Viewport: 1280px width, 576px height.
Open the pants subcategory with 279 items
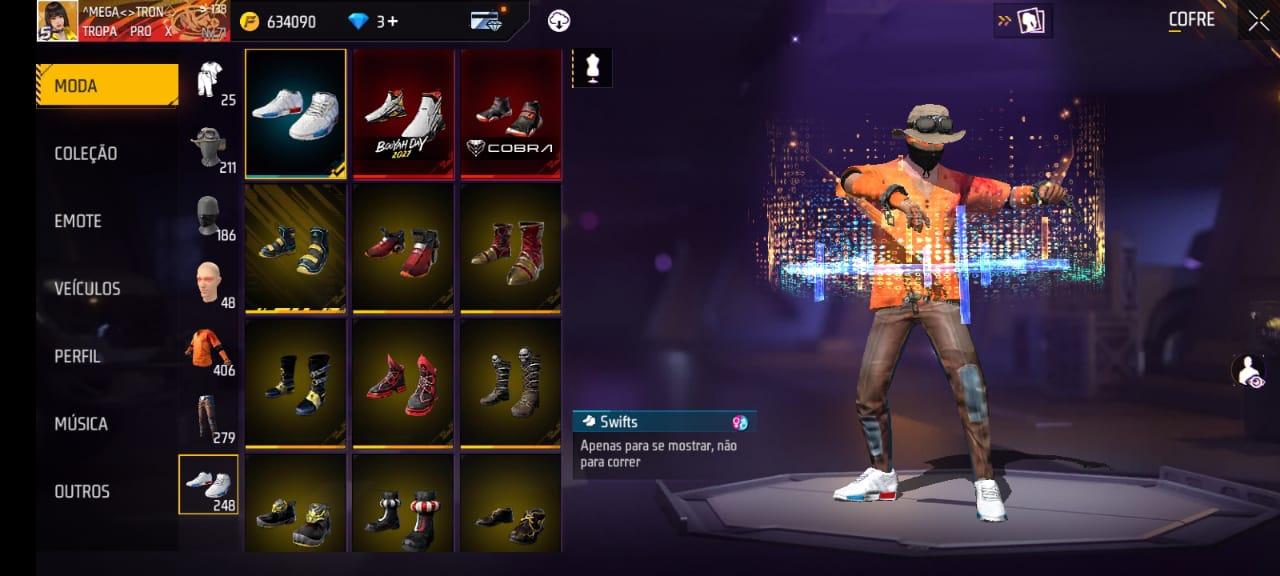209,418
